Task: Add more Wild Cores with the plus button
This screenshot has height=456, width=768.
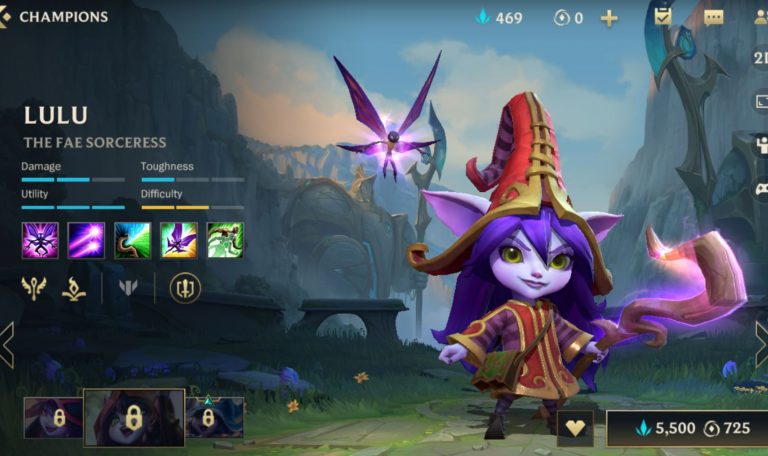Action: tap(608, 18)
